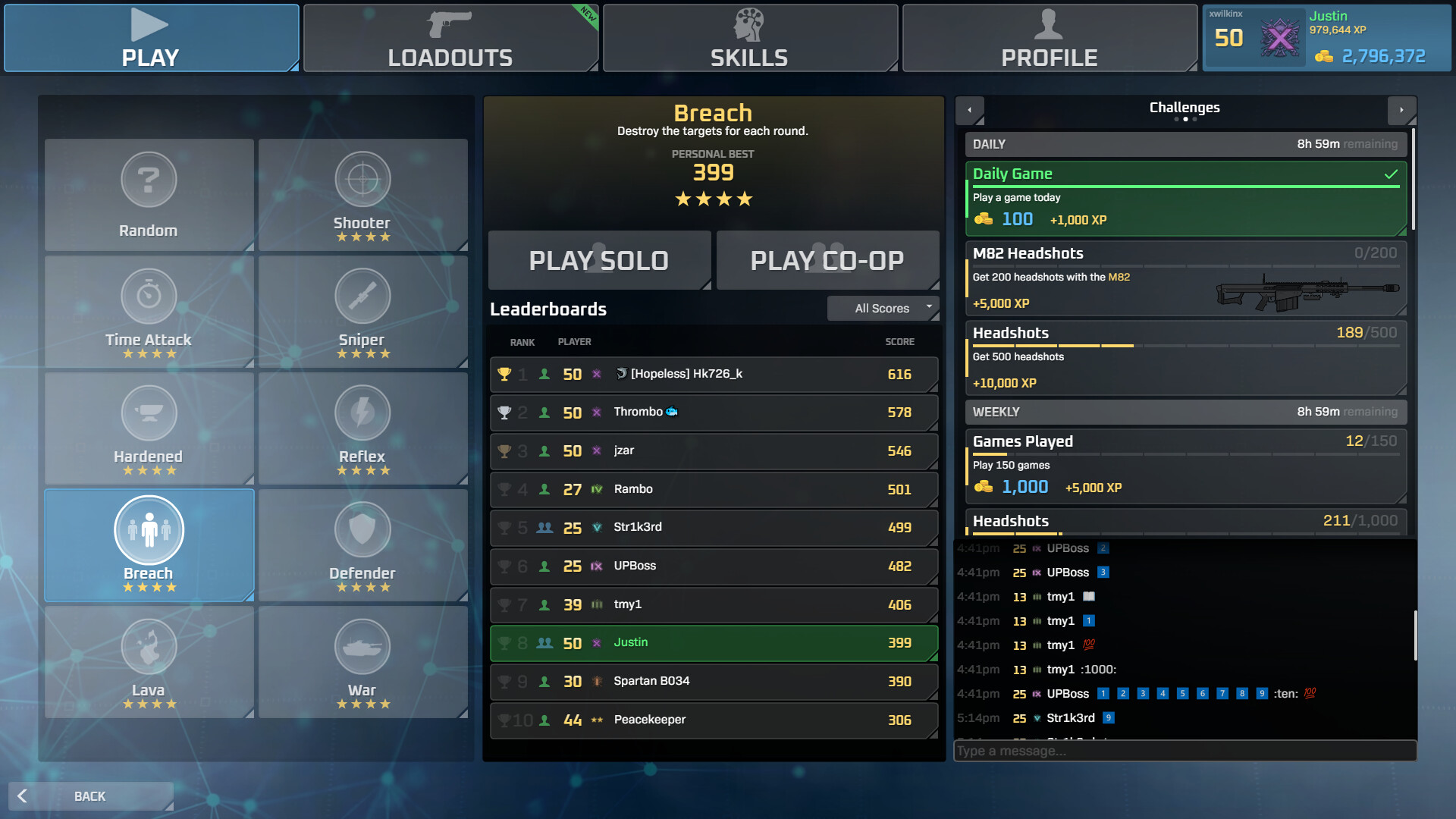The image size is (1456, 819).
Task: Click the Skills brain icon
Action: pos(749,24)
